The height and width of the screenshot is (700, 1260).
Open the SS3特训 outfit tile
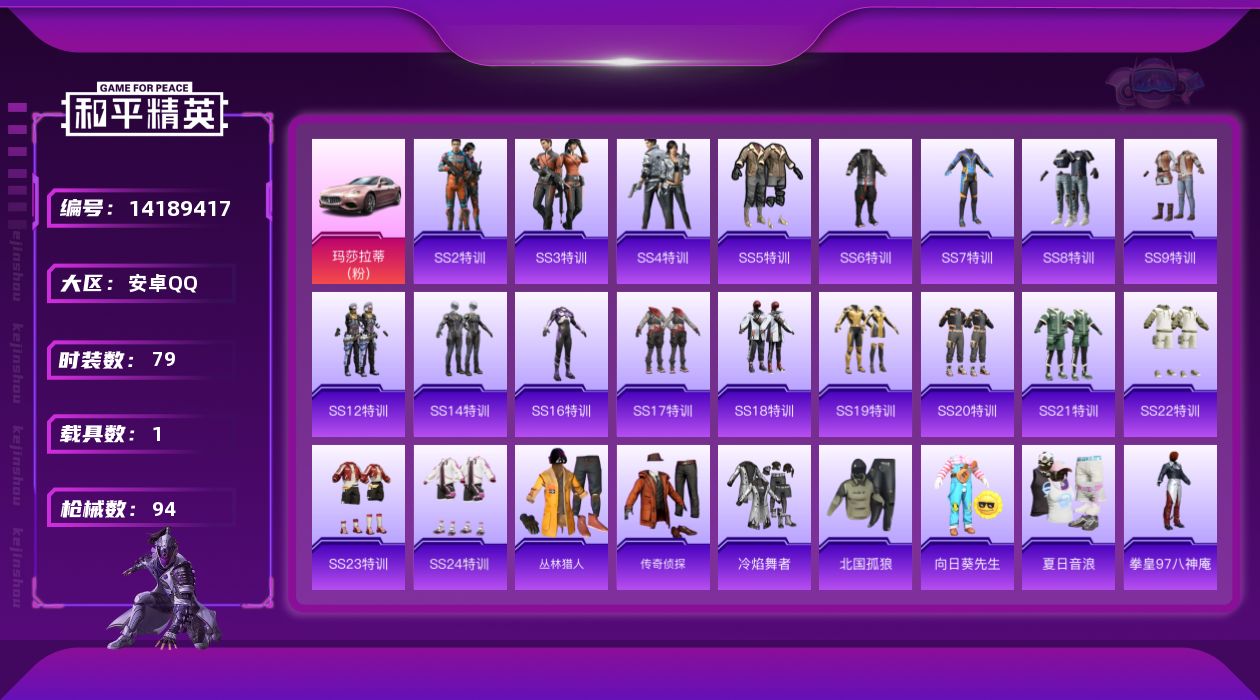click(561, 211)
